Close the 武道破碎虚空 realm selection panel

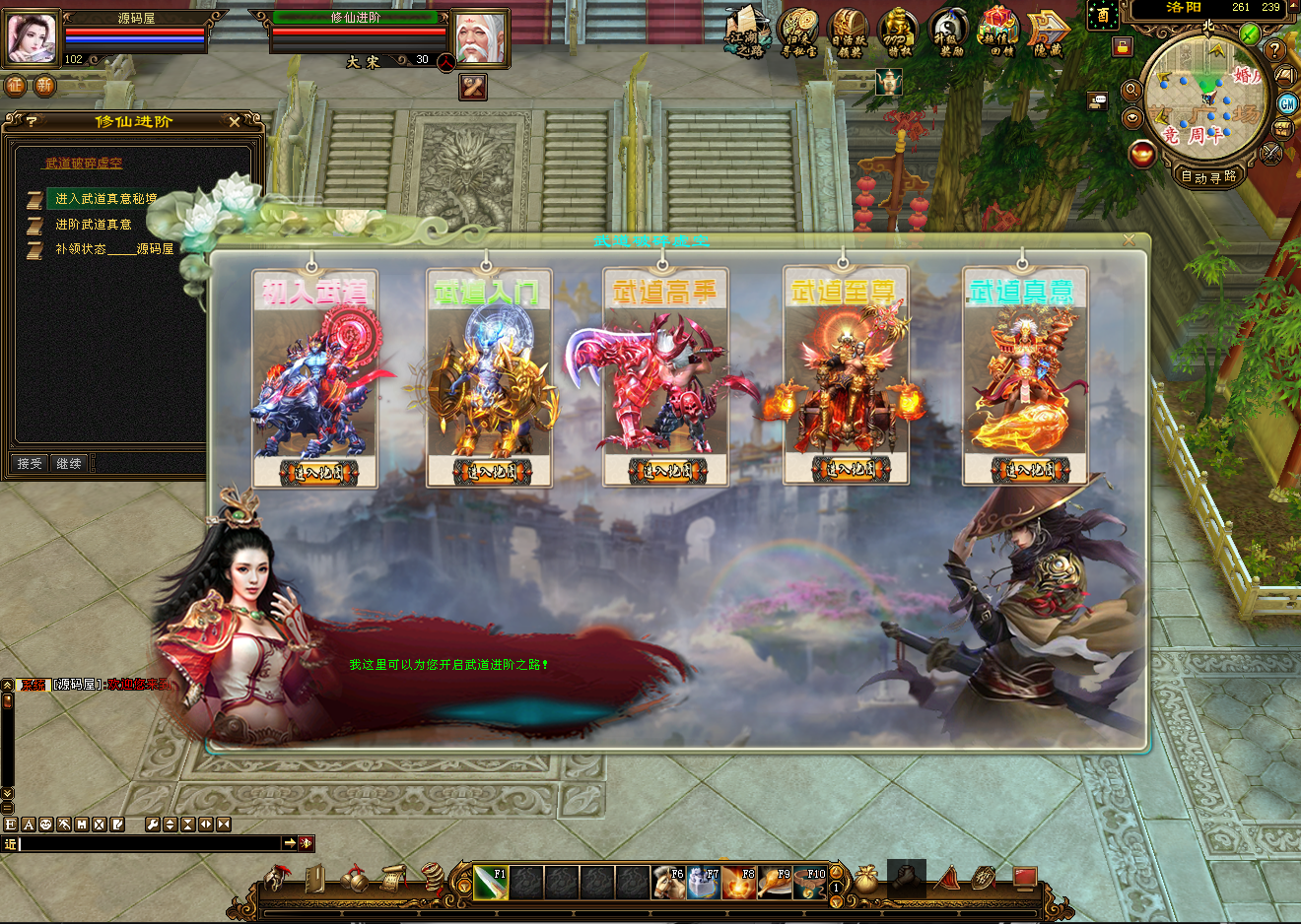1129,240
